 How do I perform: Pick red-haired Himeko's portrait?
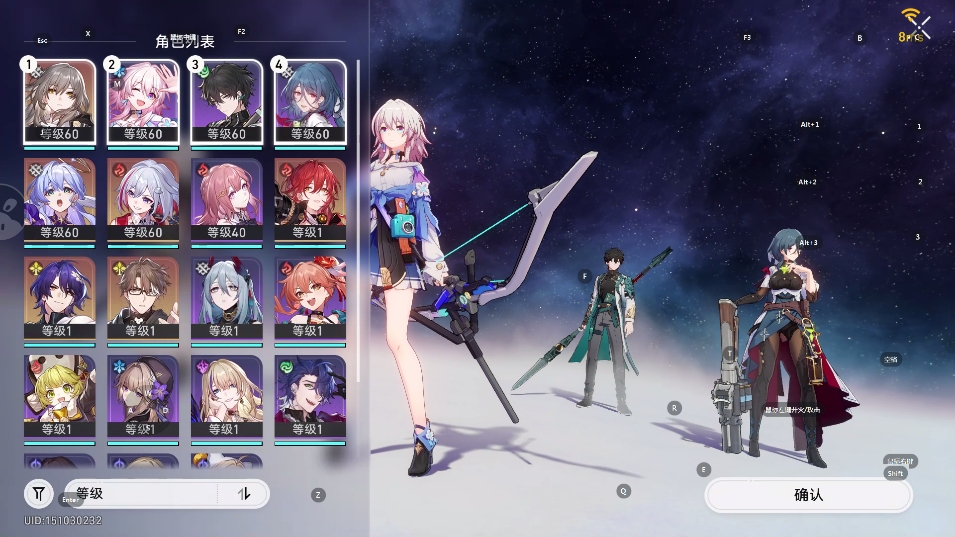309,200
